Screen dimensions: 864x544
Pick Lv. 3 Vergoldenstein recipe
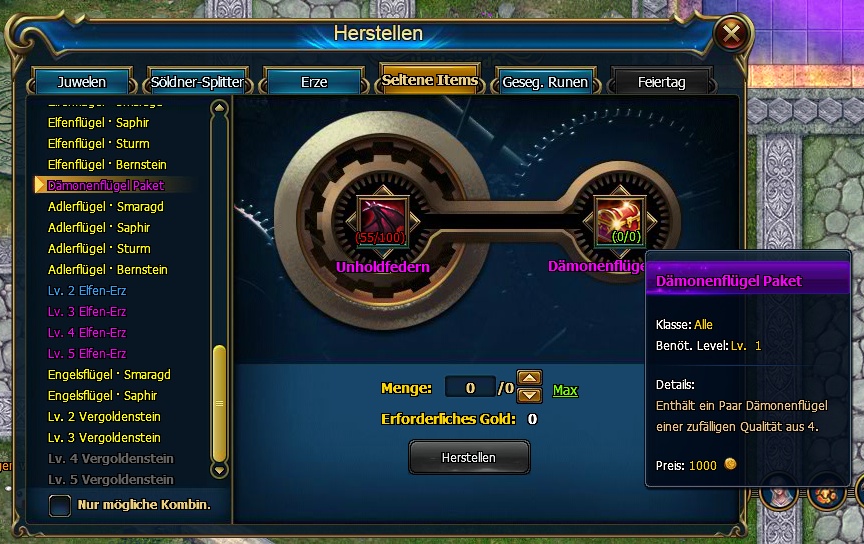pyautogui.click(x=104, y=438)
